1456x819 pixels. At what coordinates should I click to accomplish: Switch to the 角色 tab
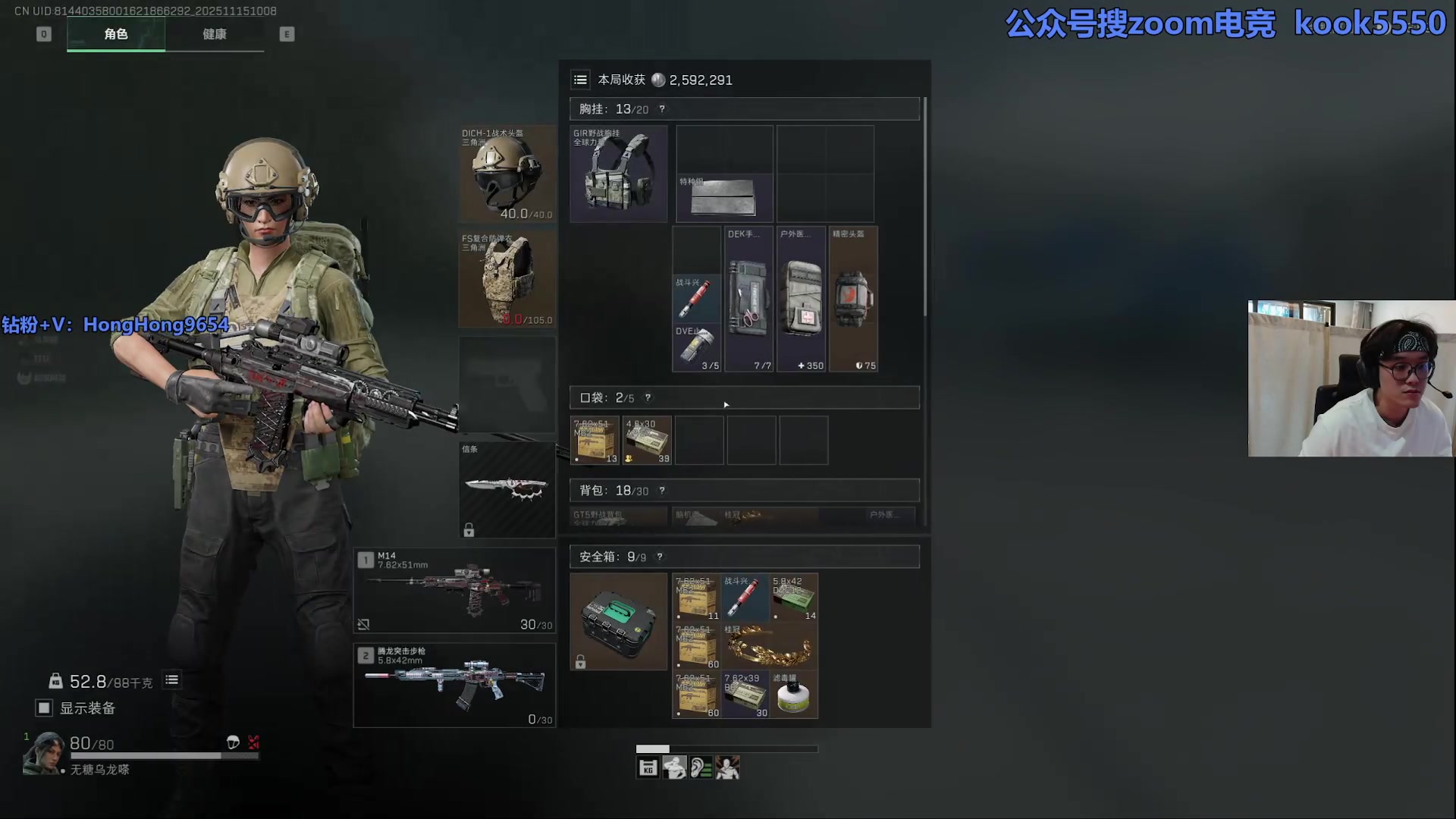116,34
